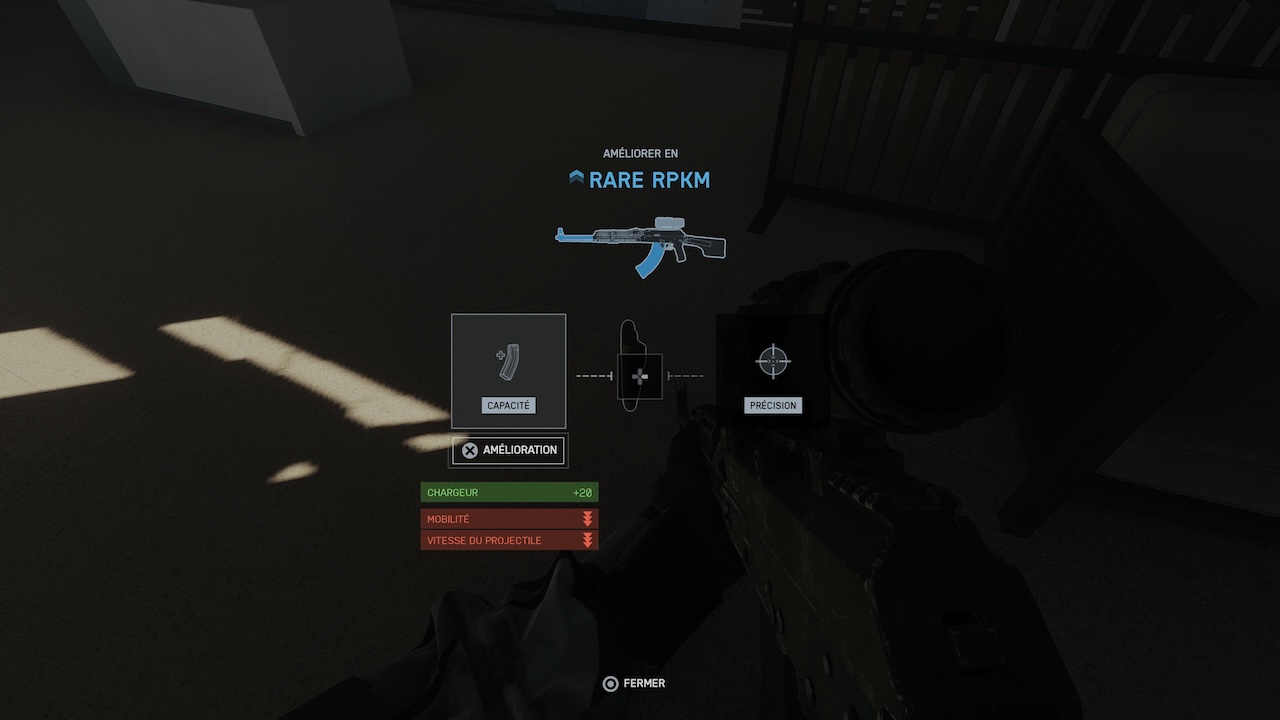Select the center plus upgrade node
Viewport: 1280px width, 720px height.
point(640,376)
